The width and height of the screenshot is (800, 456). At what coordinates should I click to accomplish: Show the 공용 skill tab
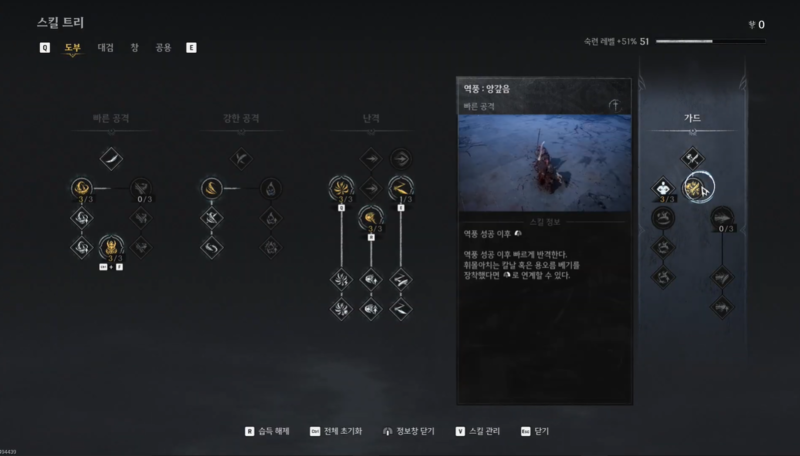click(x=163, y=47)
